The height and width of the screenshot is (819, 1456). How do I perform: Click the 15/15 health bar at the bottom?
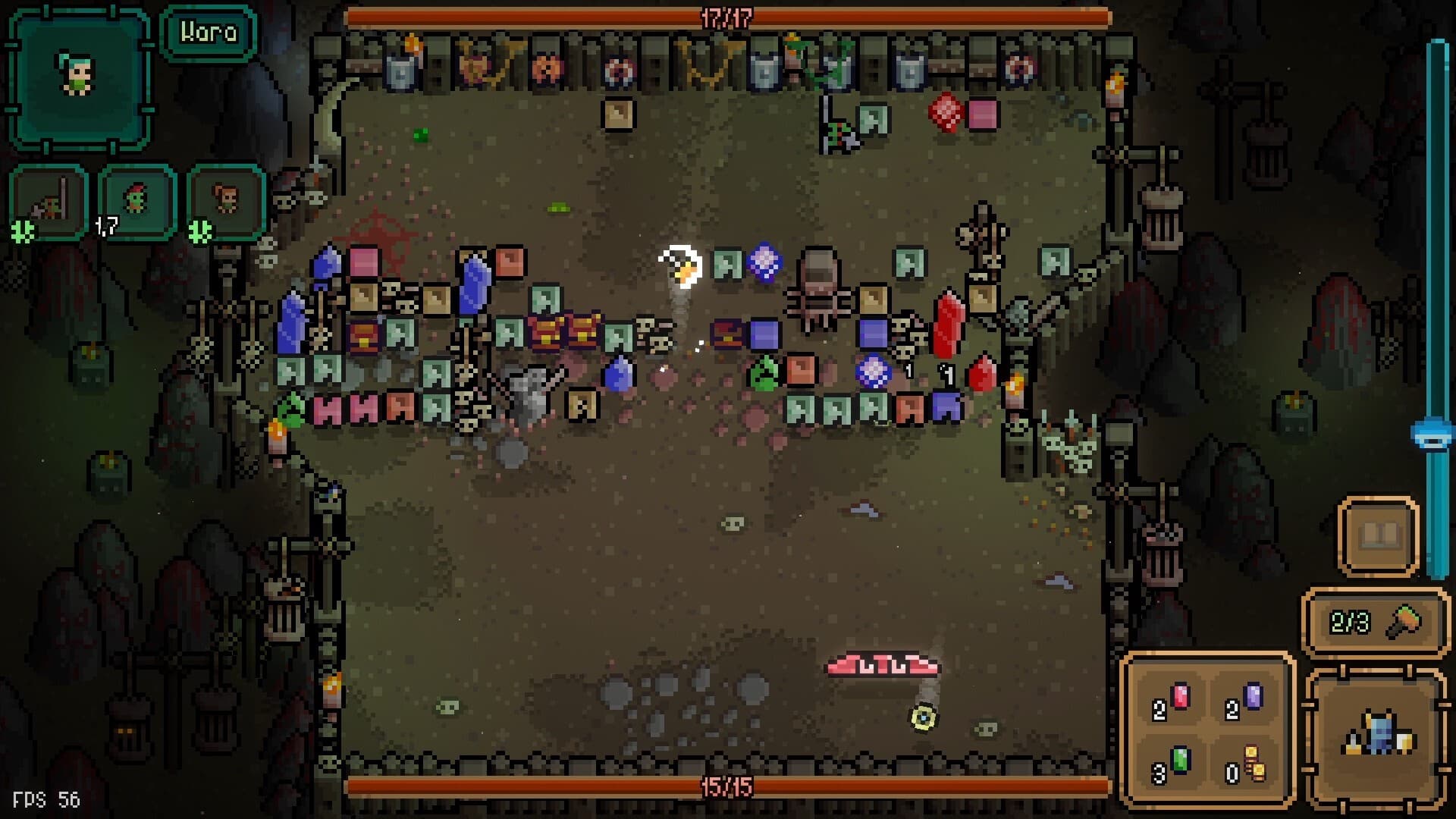pos(728,786)
